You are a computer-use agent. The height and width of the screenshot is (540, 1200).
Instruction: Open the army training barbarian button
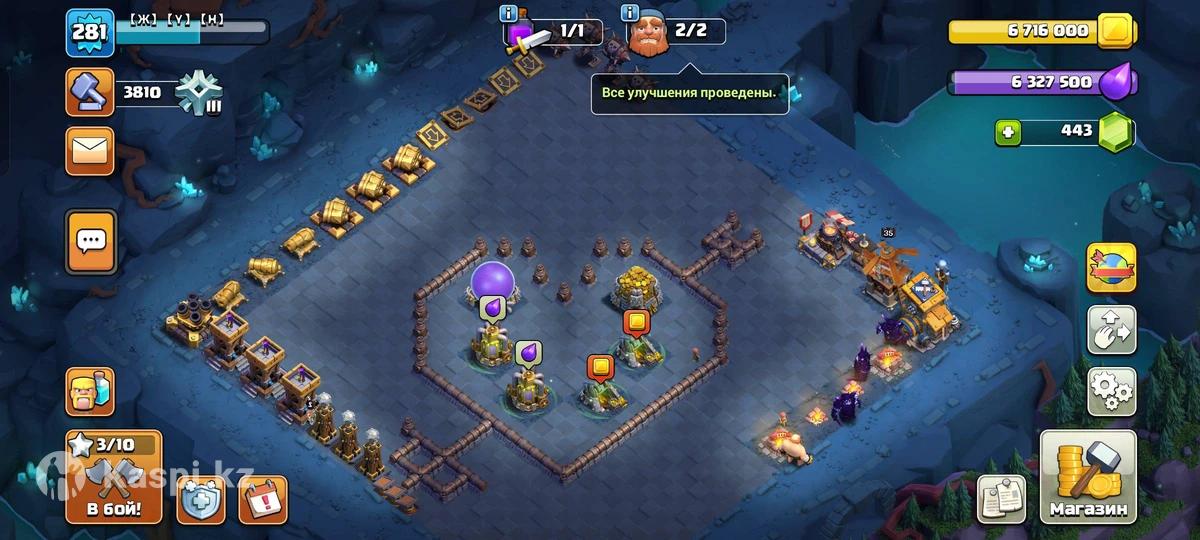click(x=90, y=391)
